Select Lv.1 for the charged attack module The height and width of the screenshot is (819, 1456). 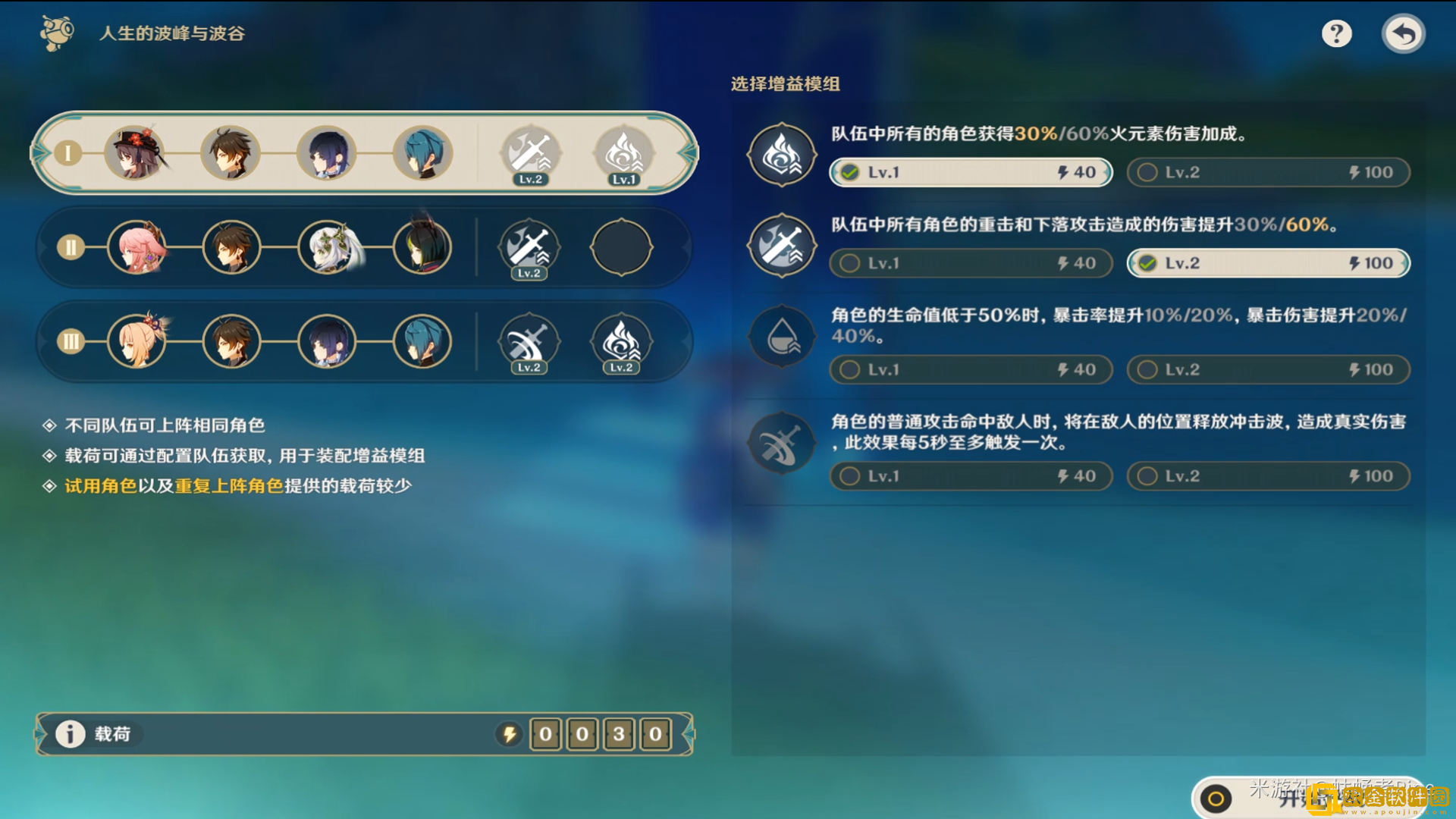pyautogui.click(x=970, y=262)
